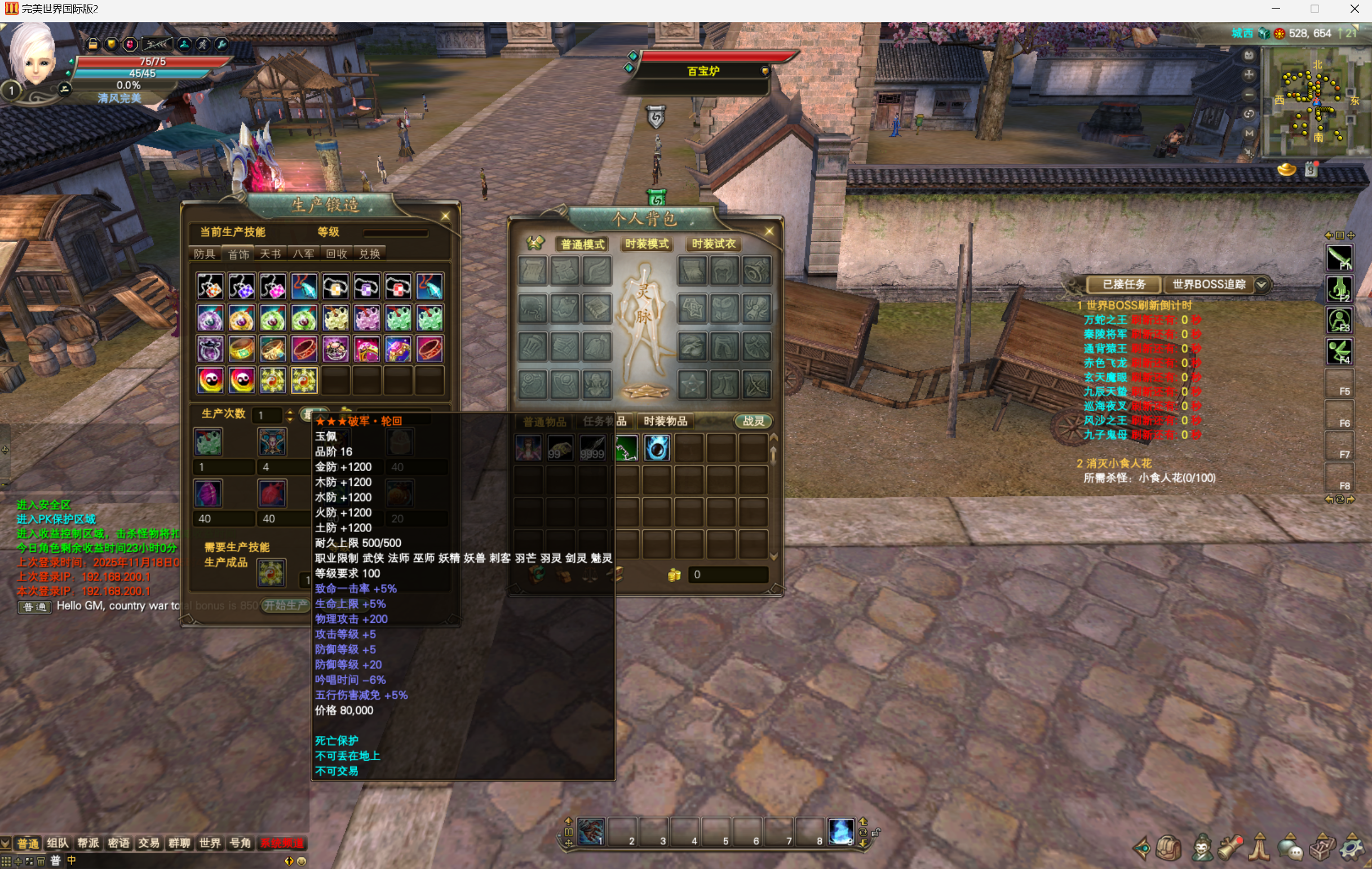Switch to the 世界BOSS追踪 tab
Screen dimensions: 1372x869
[x=1209, y=285]
